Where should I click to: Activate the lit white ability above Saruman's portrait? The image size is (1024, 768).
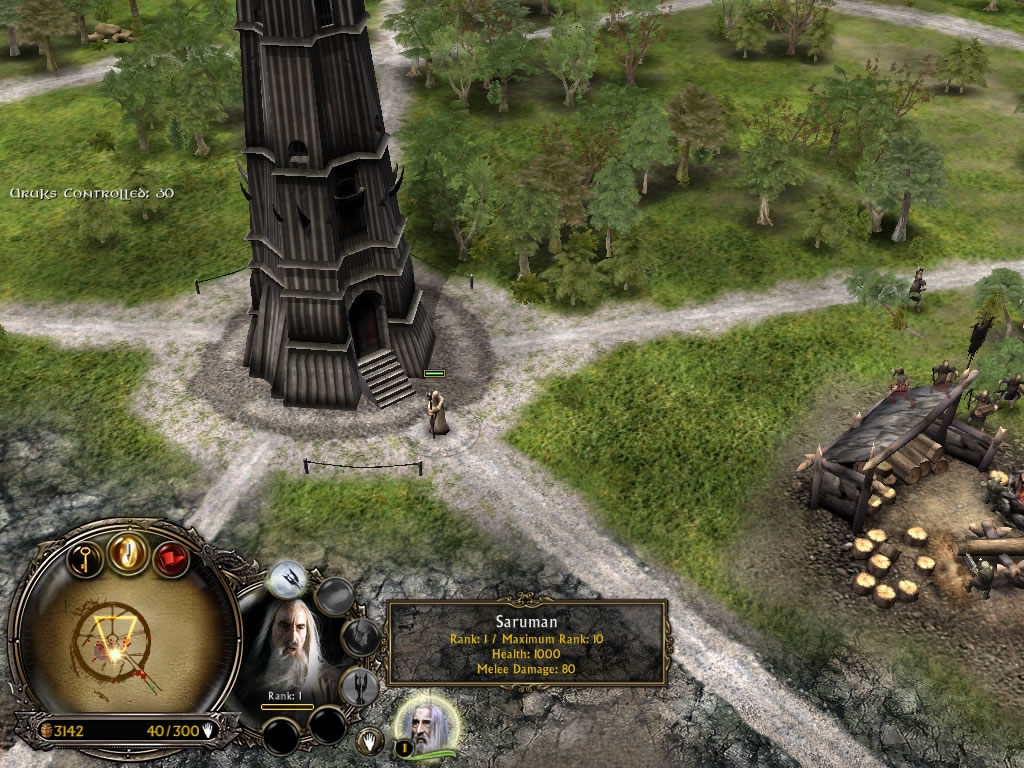[288, 579]
